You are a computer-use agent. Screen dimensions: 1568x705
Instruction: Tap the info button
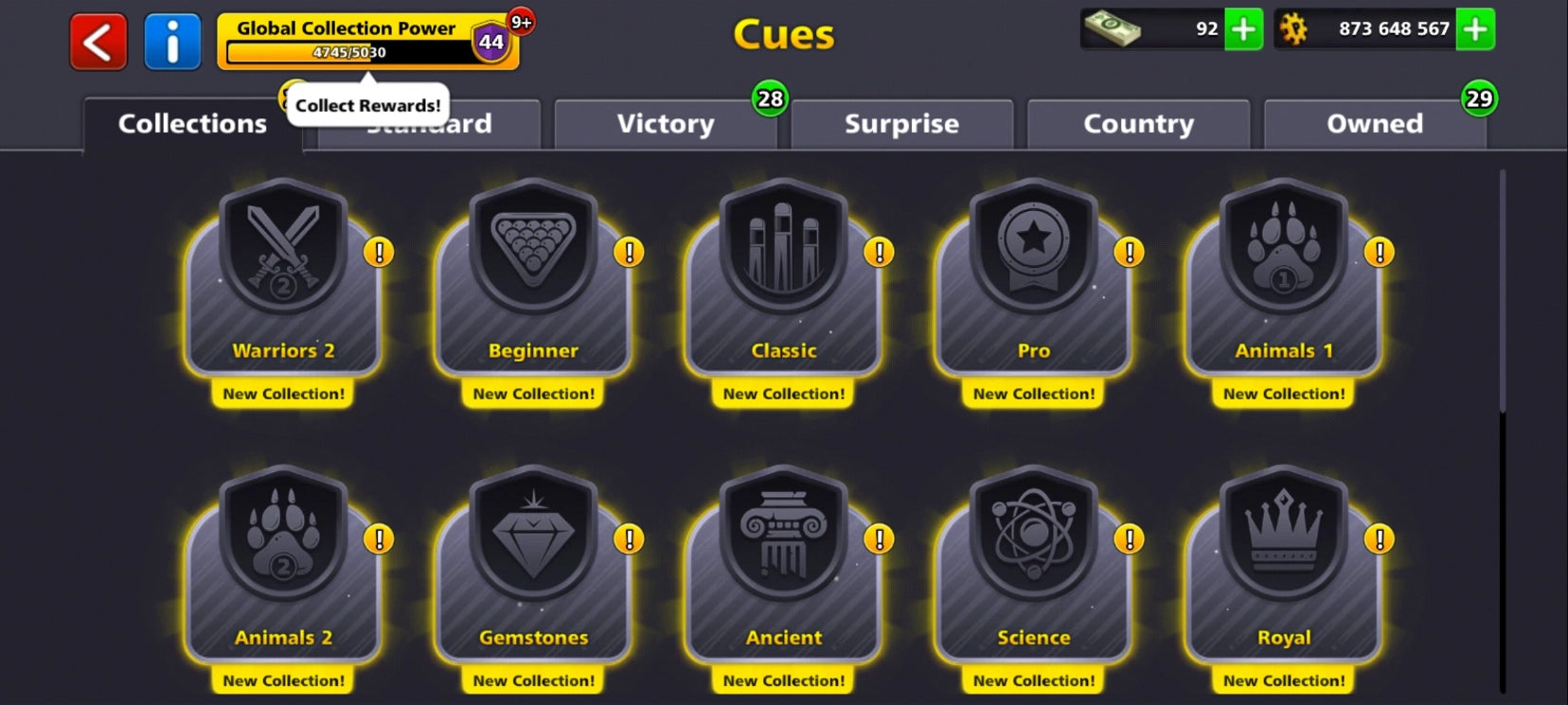click(172, 42)
